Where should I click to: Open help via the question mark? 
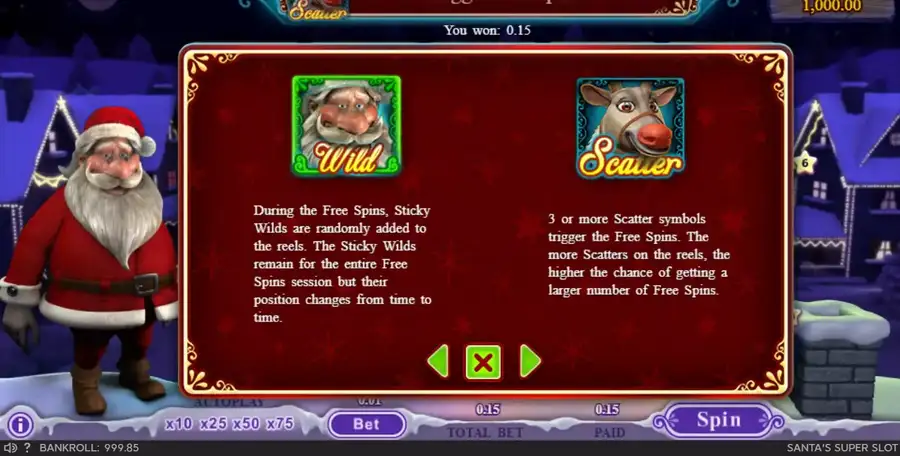point(27,448)
